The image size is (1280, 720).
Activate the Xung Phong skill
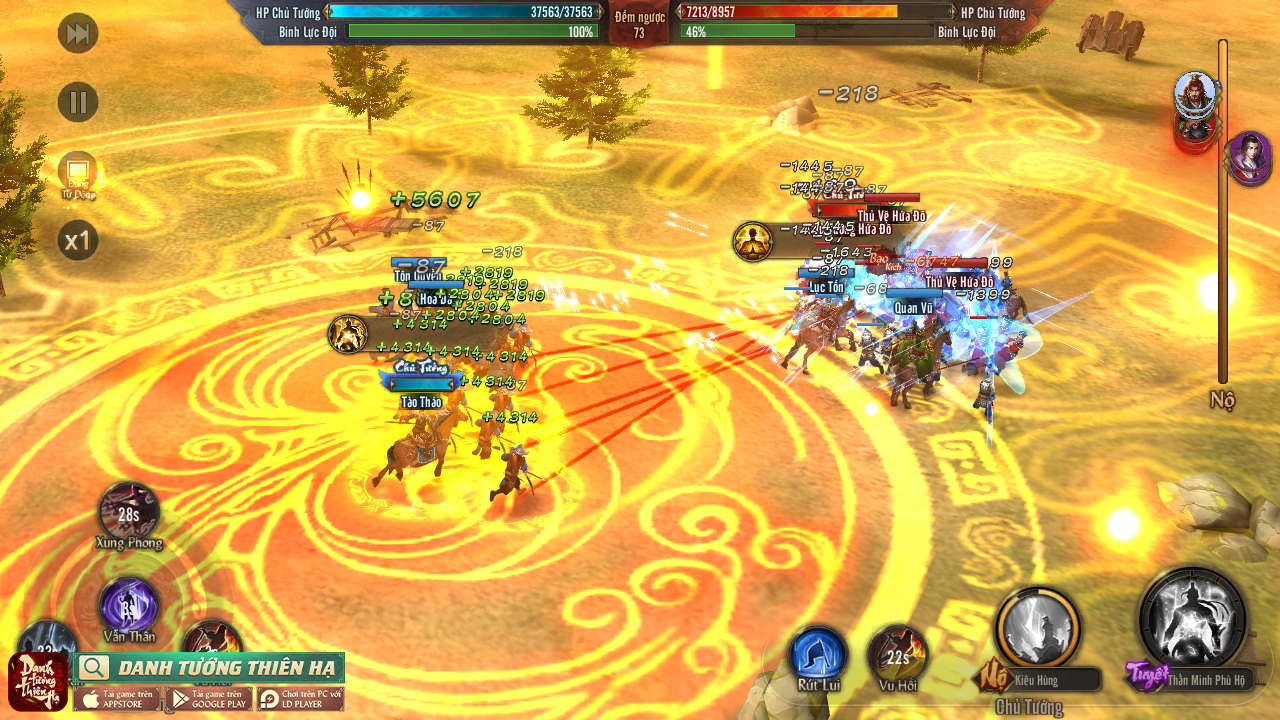pos(129,512)
